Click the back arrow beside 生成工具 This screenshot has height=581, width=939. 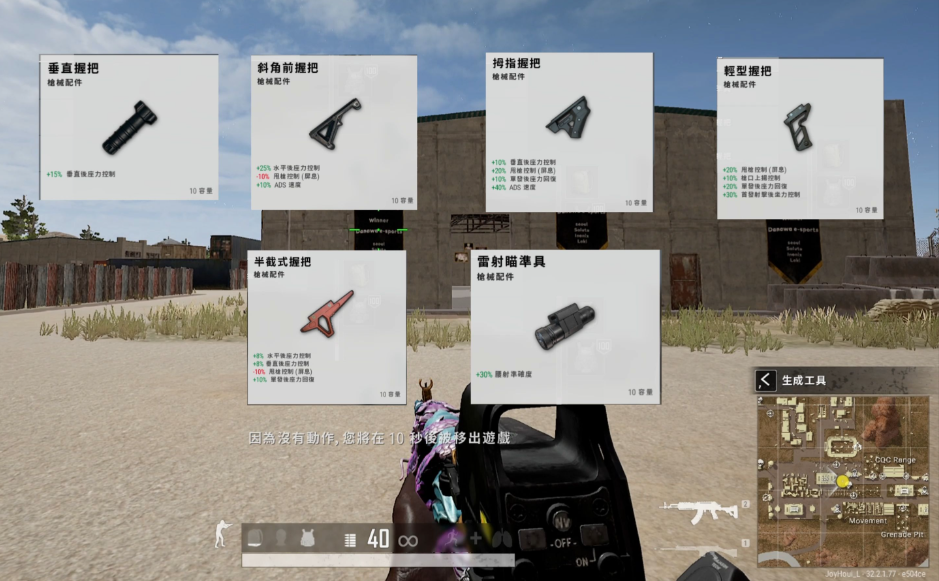click(766, 380)
